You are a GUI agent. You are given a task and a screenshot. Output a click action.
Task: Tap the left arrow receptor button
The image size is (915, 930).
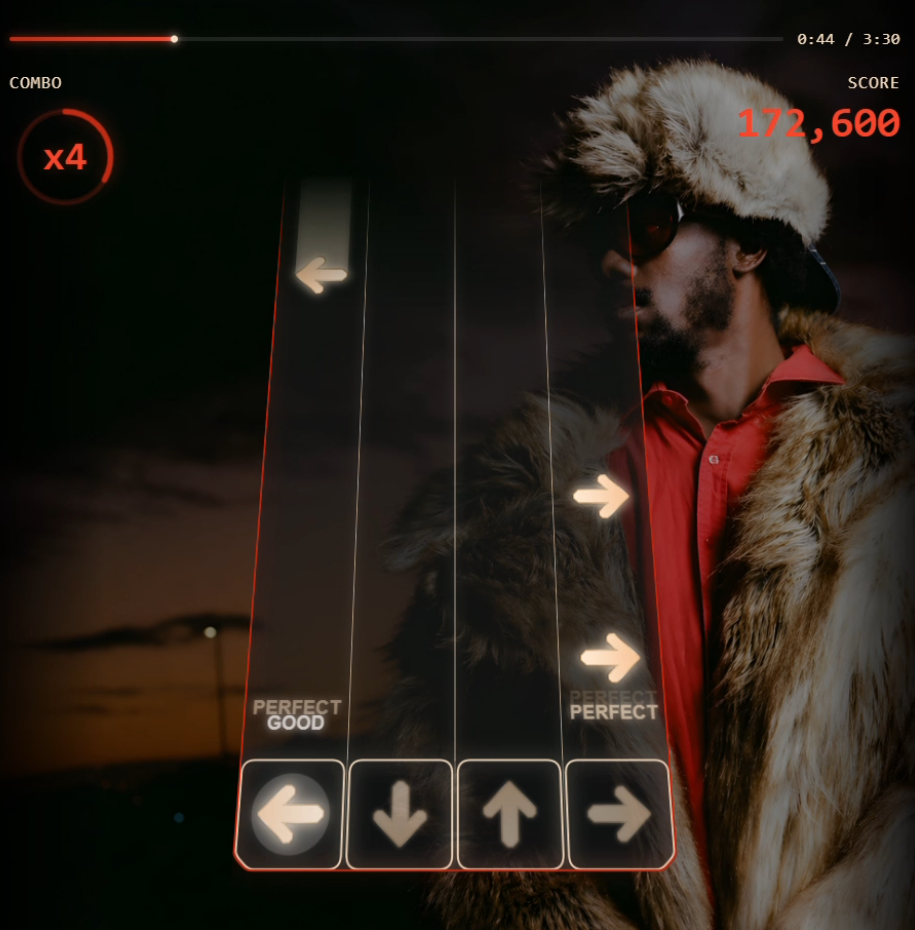290,814
